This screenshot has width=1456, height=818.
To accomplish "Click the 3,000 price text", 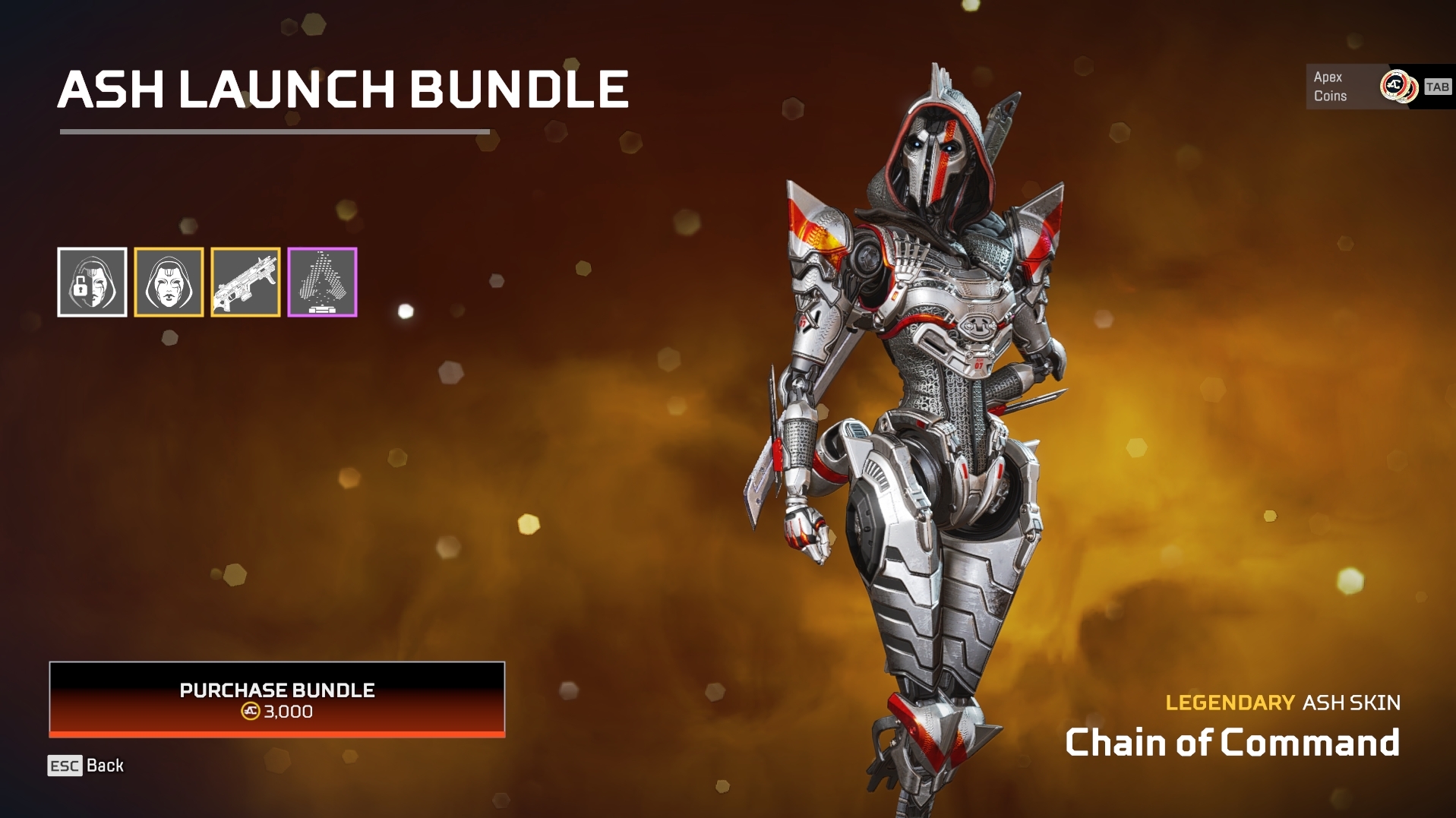I will [x=288, y=712].
